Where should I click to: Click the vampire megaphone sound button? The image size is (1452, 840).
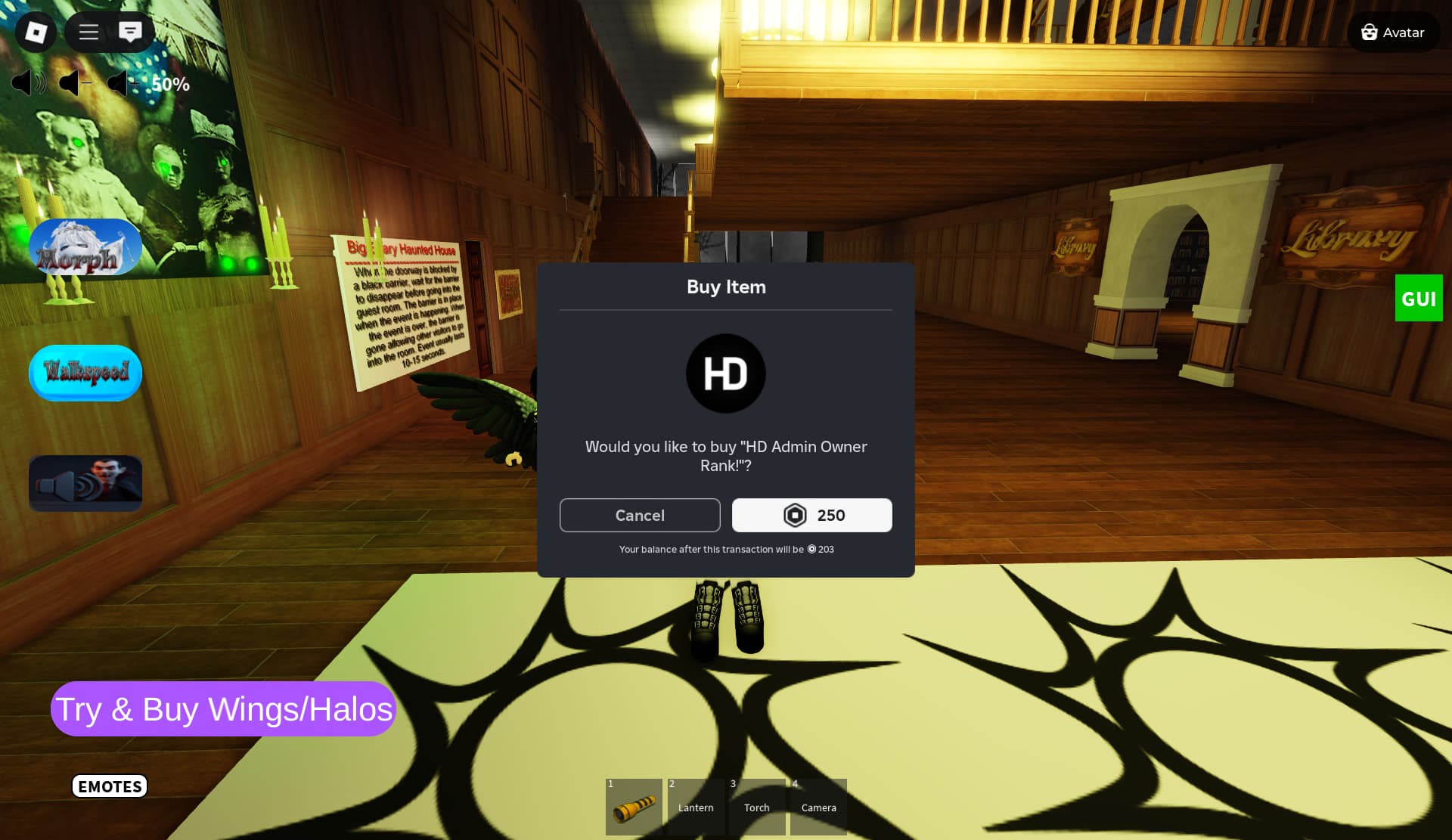click(85, 483)
